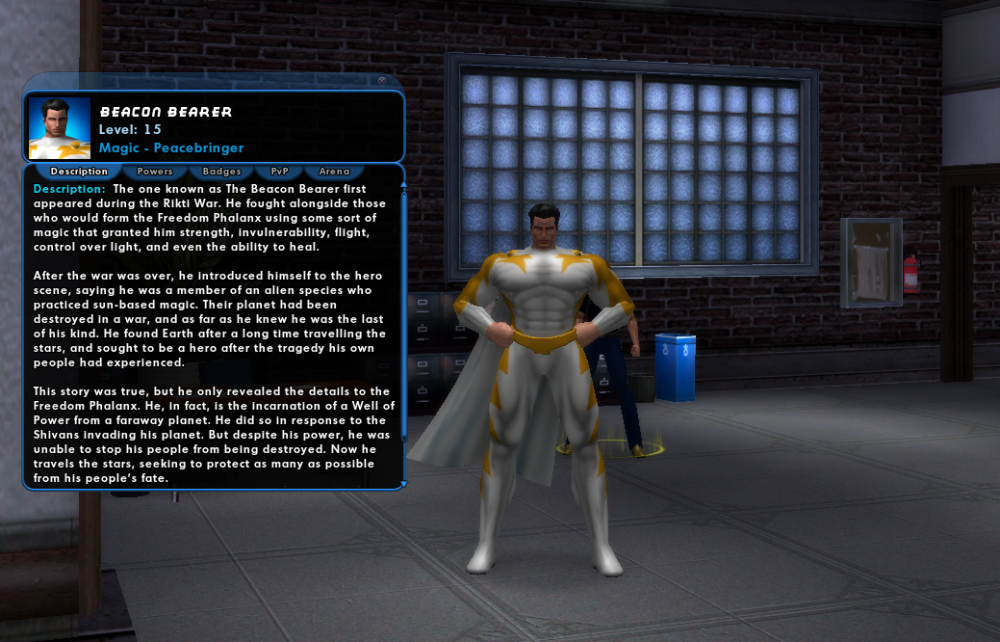Return to the Description tab
The height and width of the screenshot is (642, 1000).
point(79,172)
